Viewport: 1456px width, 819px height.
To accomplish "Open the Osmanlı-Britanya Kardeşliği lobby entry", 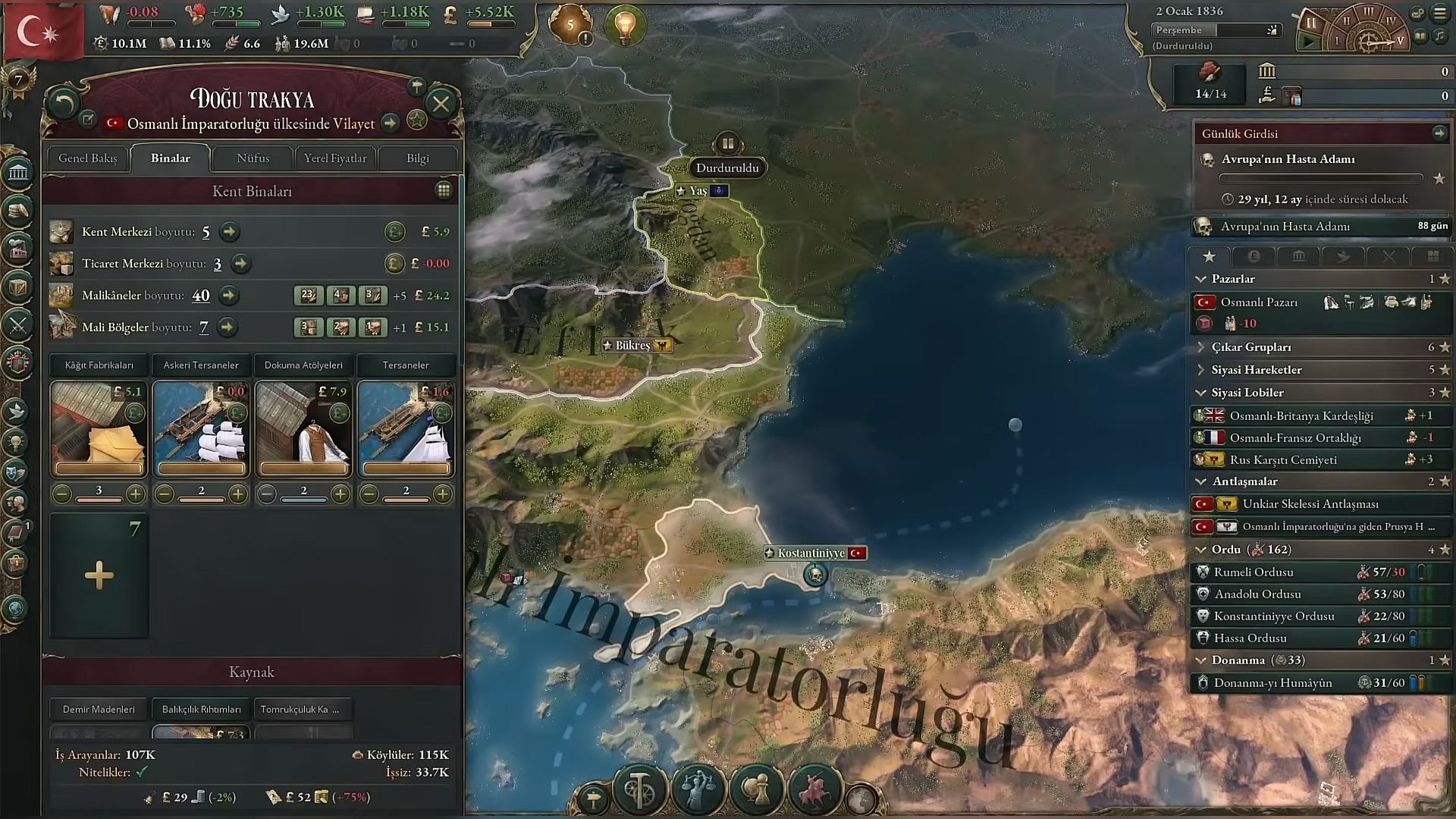I will tap(1301, 416).
